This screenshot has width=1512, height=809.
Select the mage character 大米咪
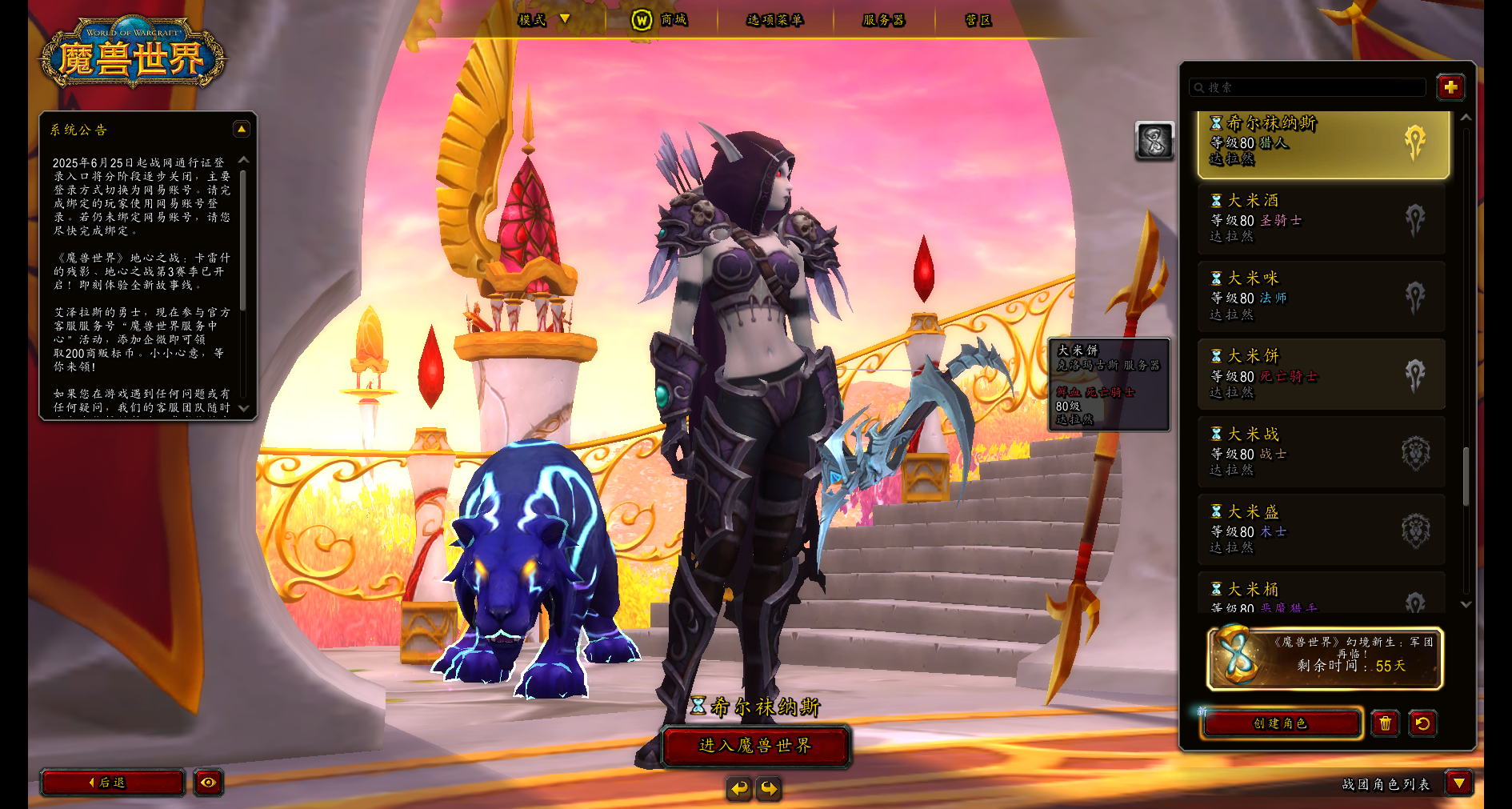1322,297
